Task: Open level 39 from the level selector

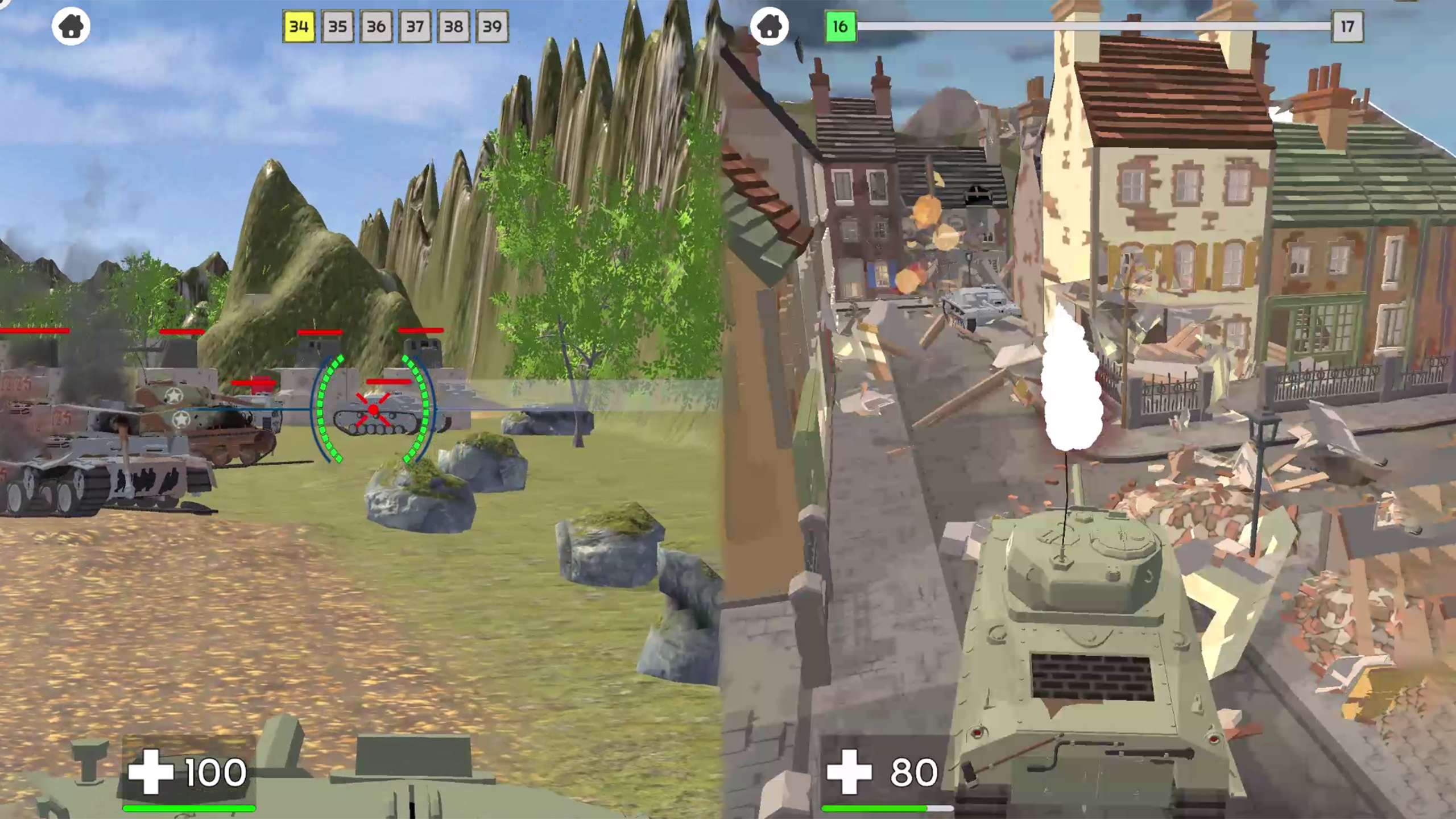Action: coord(491,26)
